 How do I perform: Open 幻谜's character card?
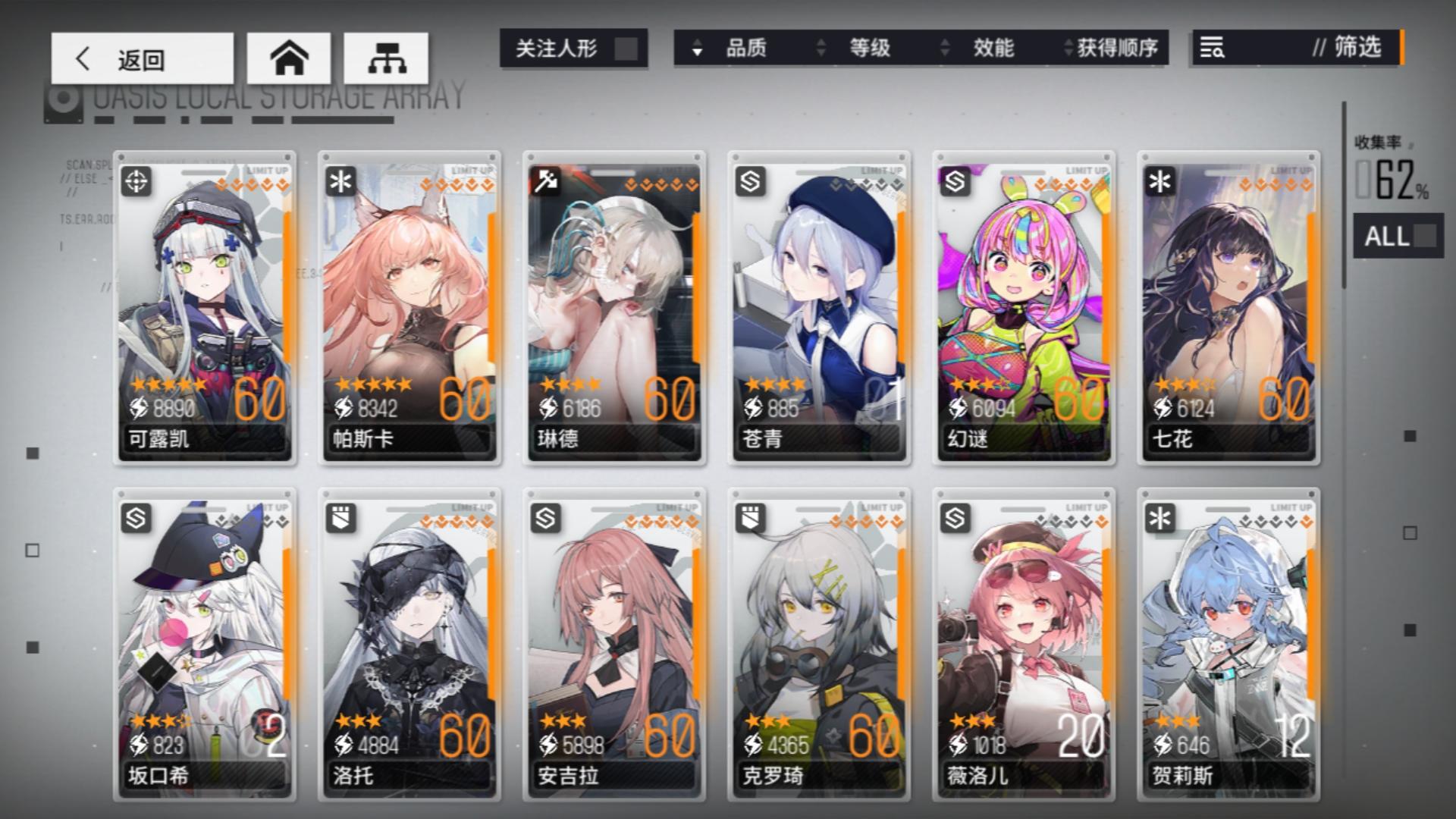tap(1025, 303)
